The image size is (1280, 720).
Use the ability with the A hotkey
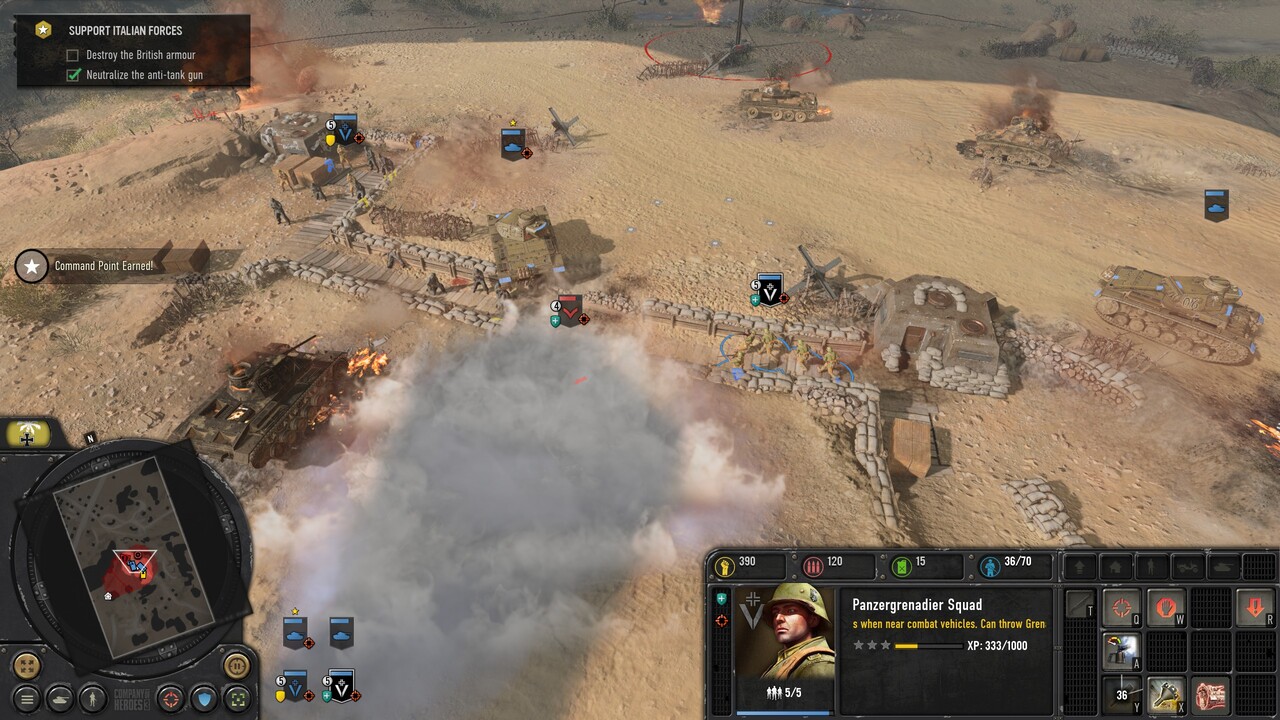click(1122, 650)
